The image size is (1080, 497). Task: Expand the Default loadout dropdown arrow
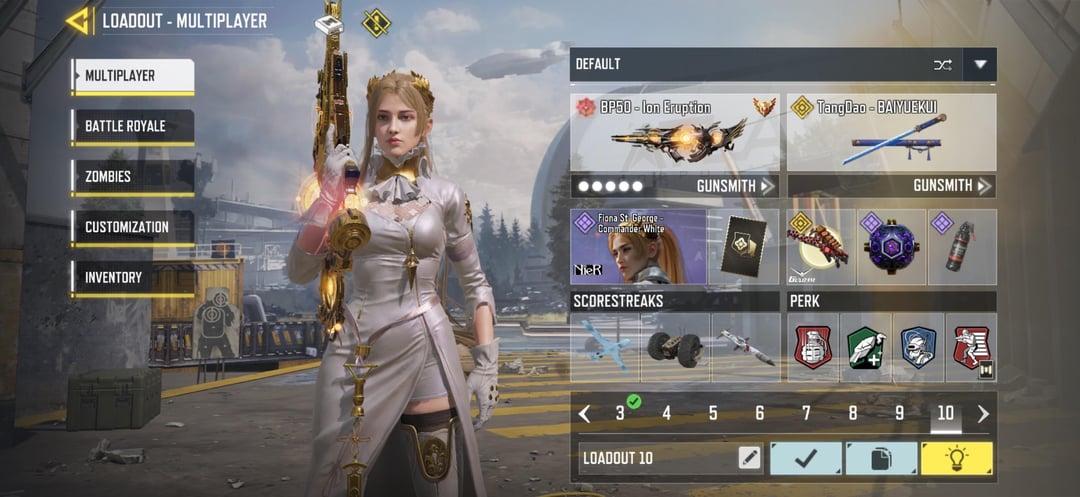980,65
